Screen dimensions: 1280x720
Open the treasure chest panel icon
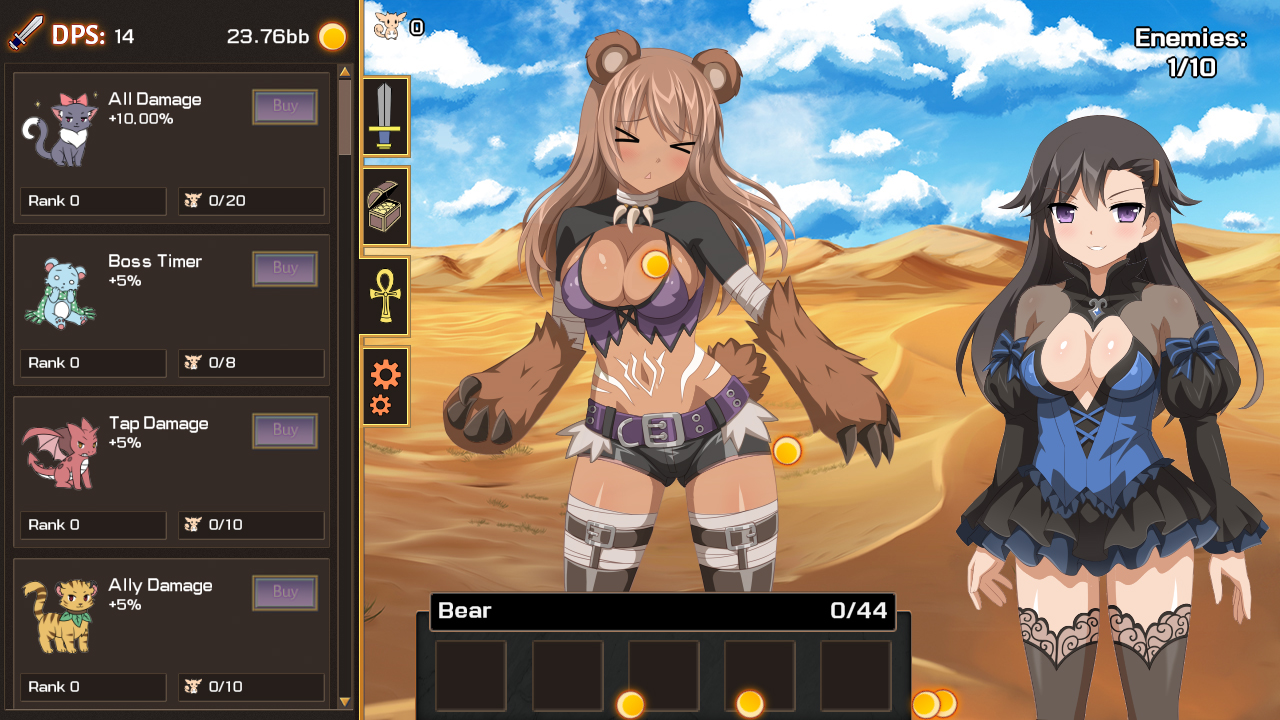(386, 207)
